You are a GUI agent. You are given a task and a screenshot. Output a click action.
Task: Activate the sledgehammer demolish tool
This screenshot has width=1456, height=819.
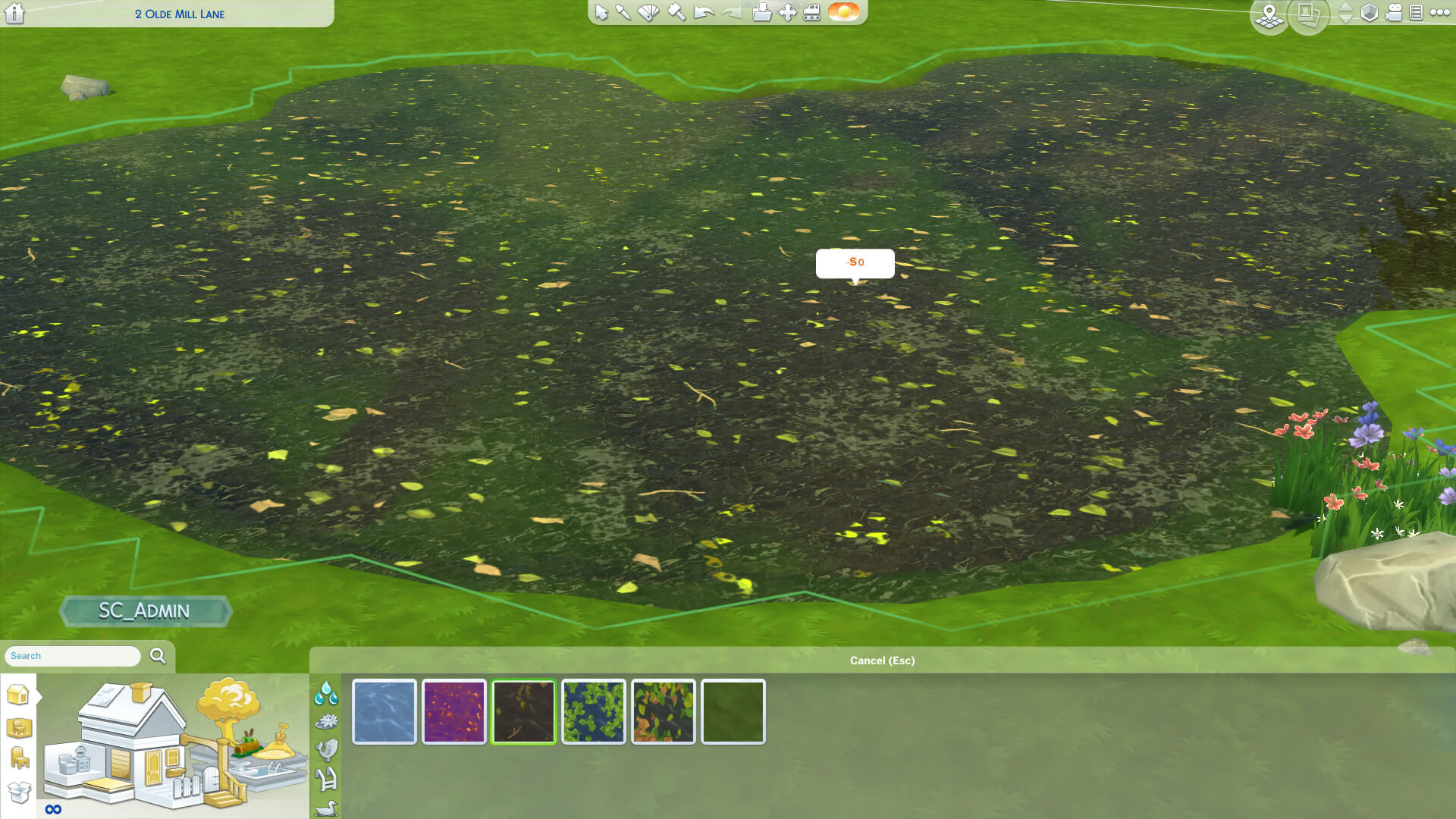[676, 13]
